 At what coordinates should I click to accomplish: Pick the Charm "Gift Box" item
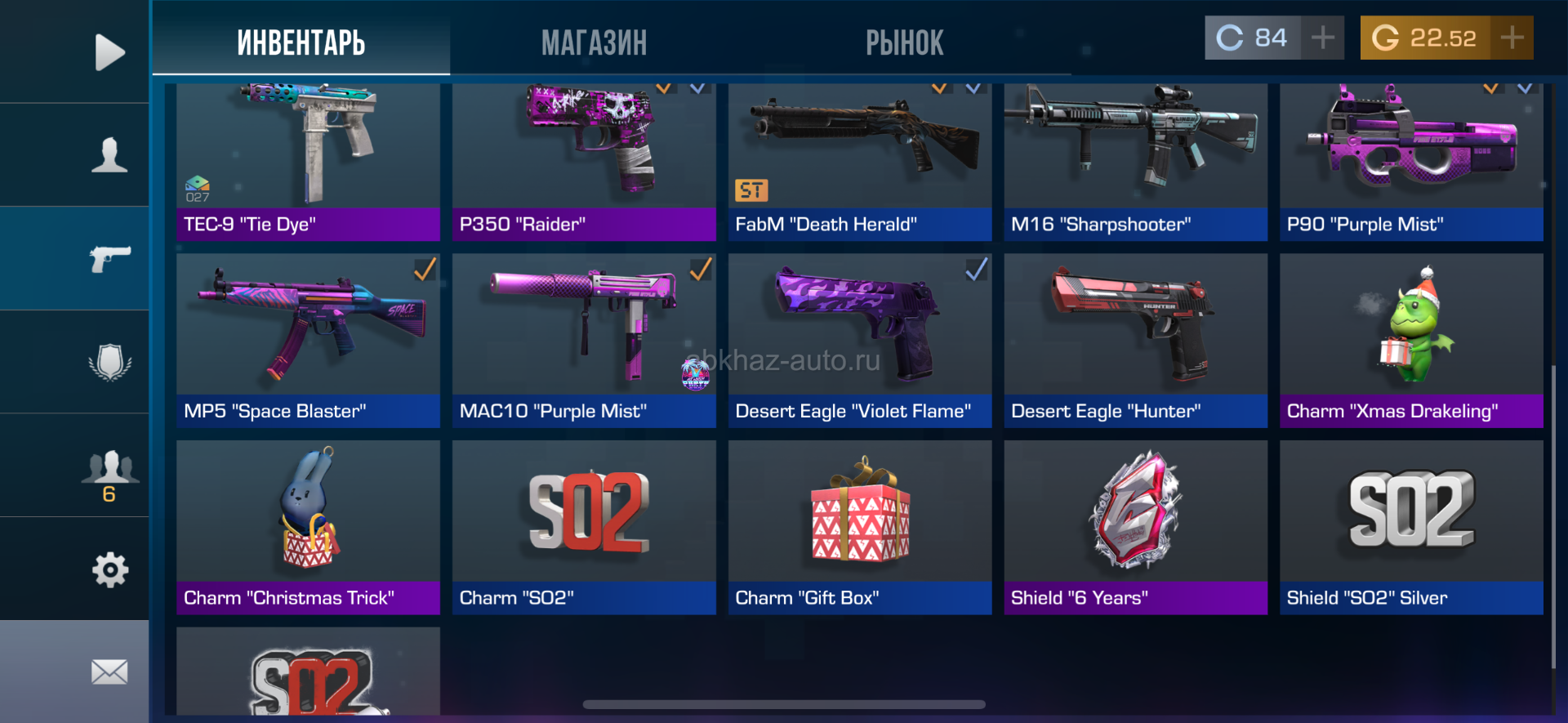859,527
